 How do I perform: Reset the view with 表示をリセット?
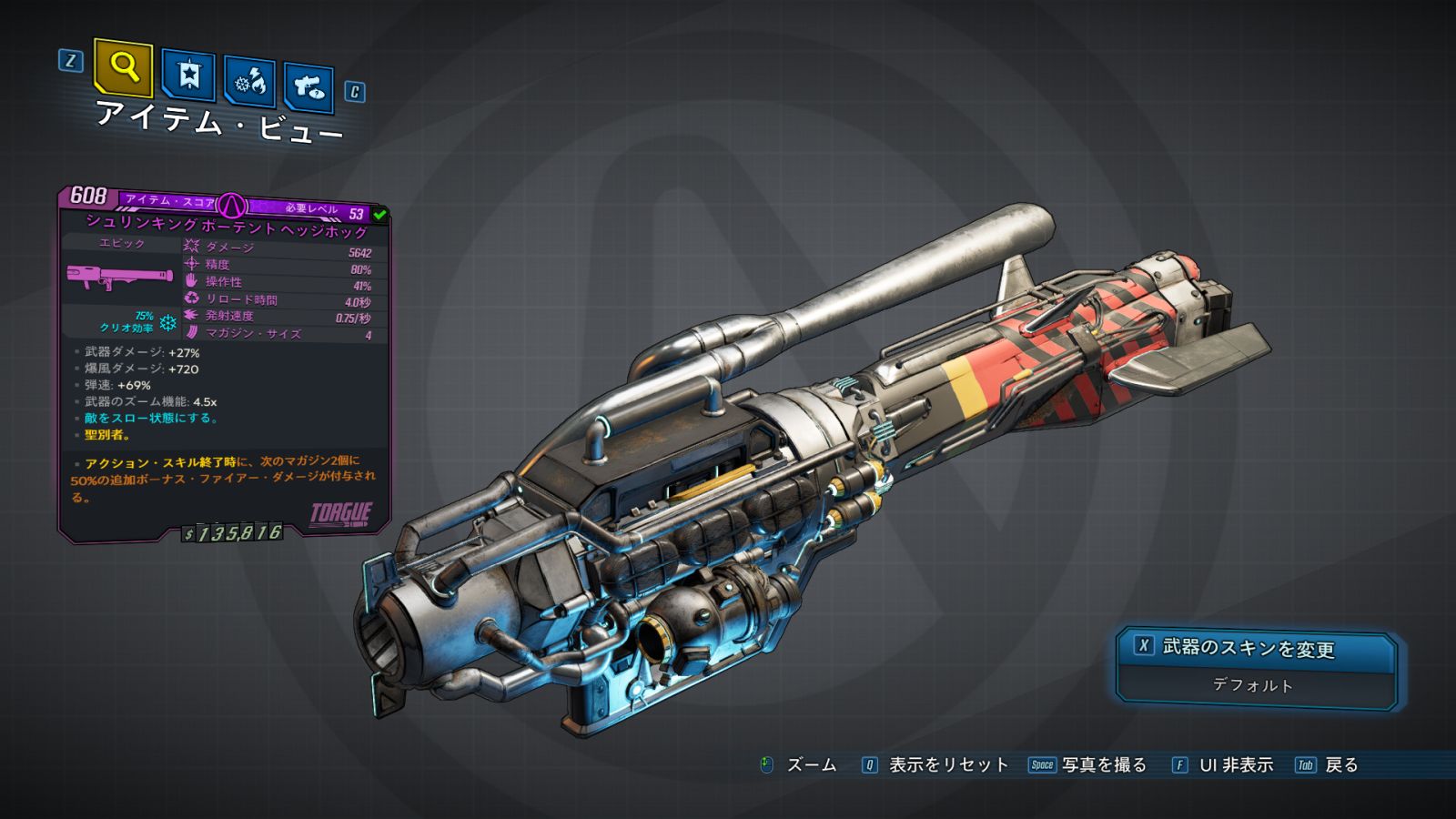coord(935,765)
